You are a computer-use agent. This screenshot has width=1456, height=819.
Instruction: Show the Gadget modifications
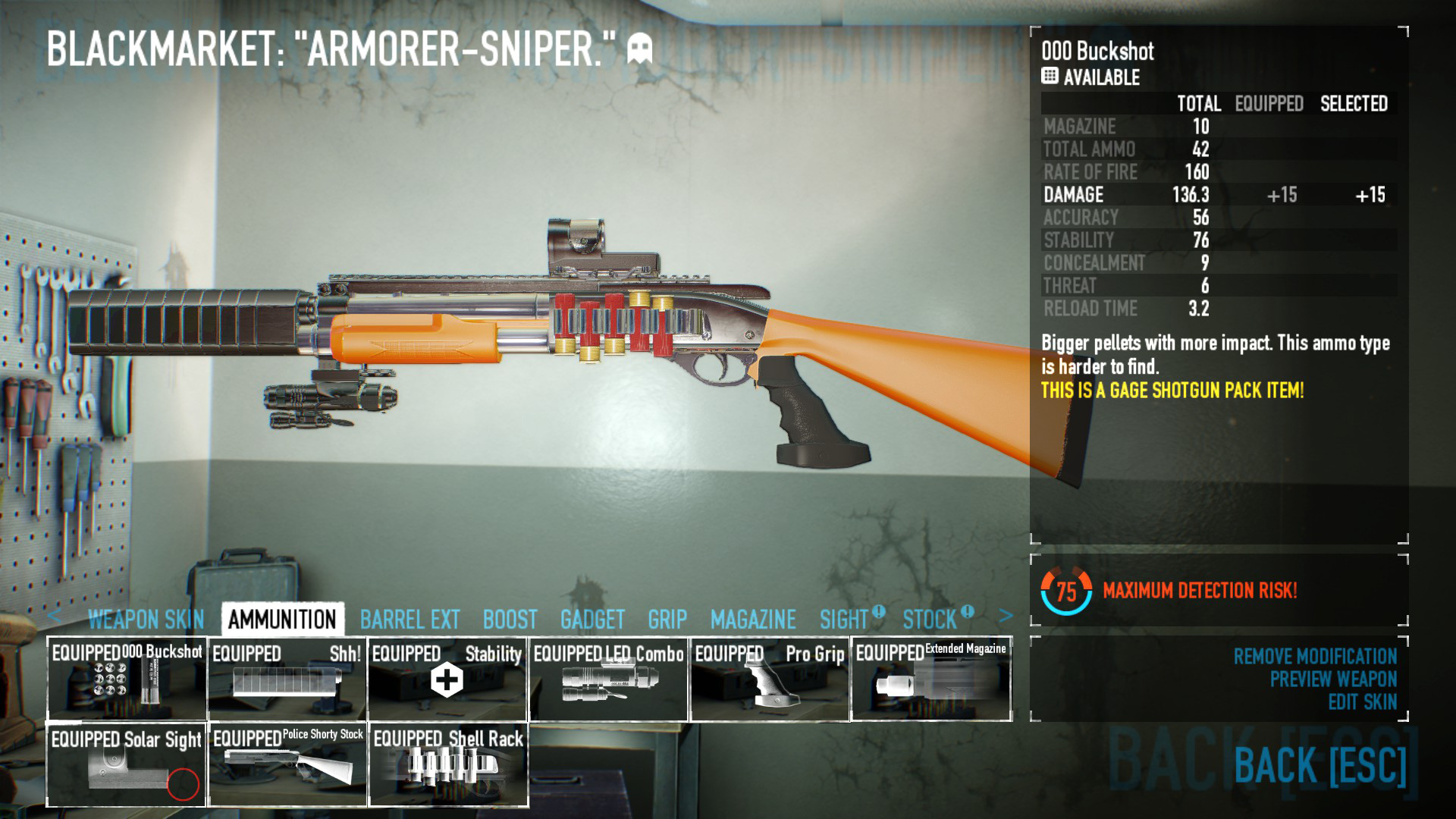click(592, 620)
